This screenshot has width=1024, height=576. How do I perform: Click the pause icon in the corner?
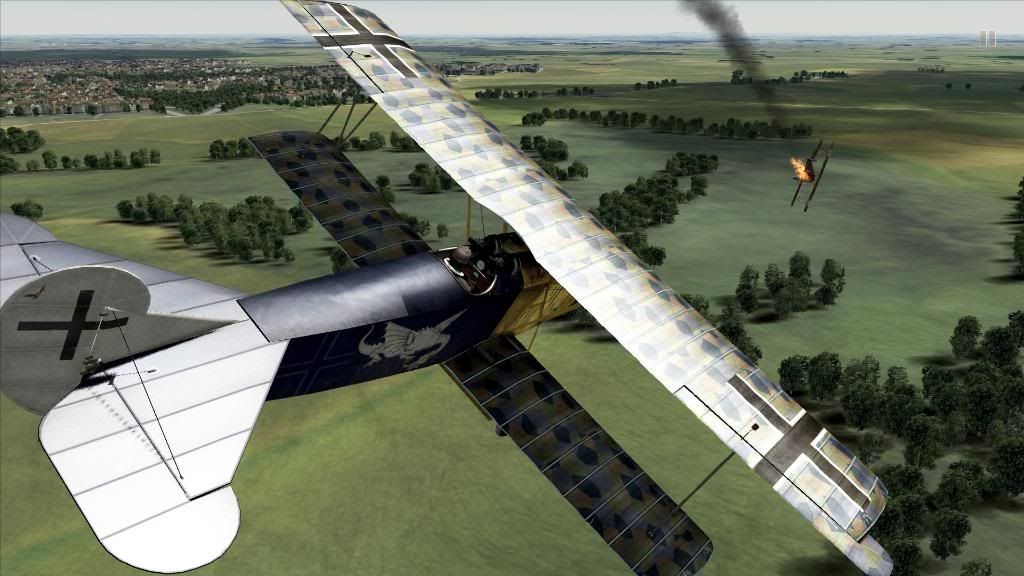(987, 38)
